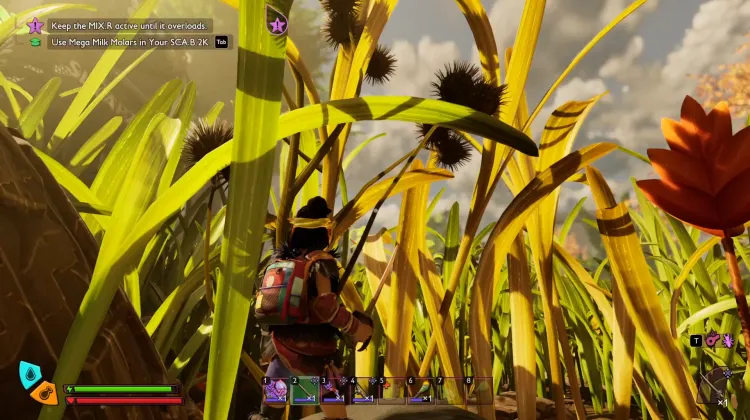Click the blue water droplet thirst icon
750x420 pixels.
pyautogui.click(x=30, y=374)
